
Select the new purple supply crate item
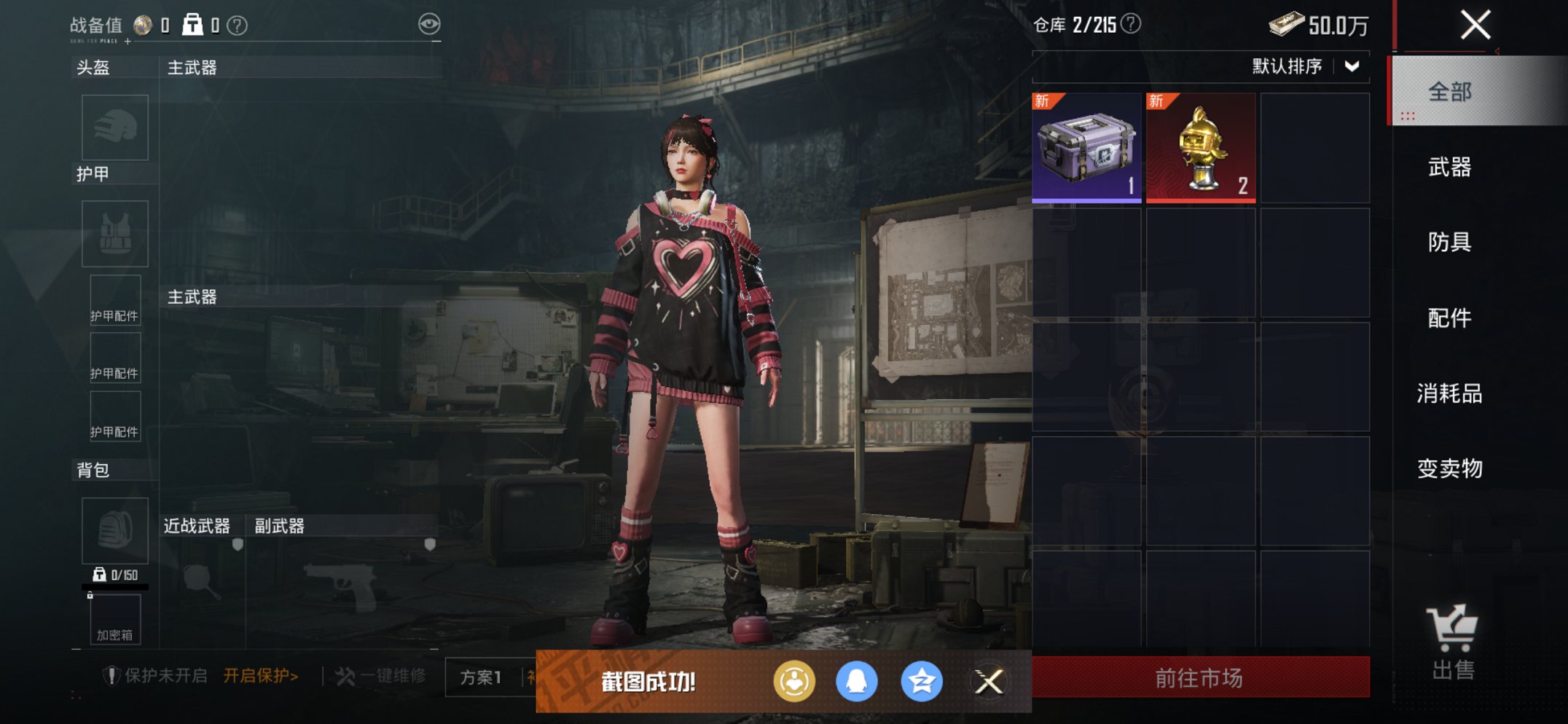point(1086,146)
